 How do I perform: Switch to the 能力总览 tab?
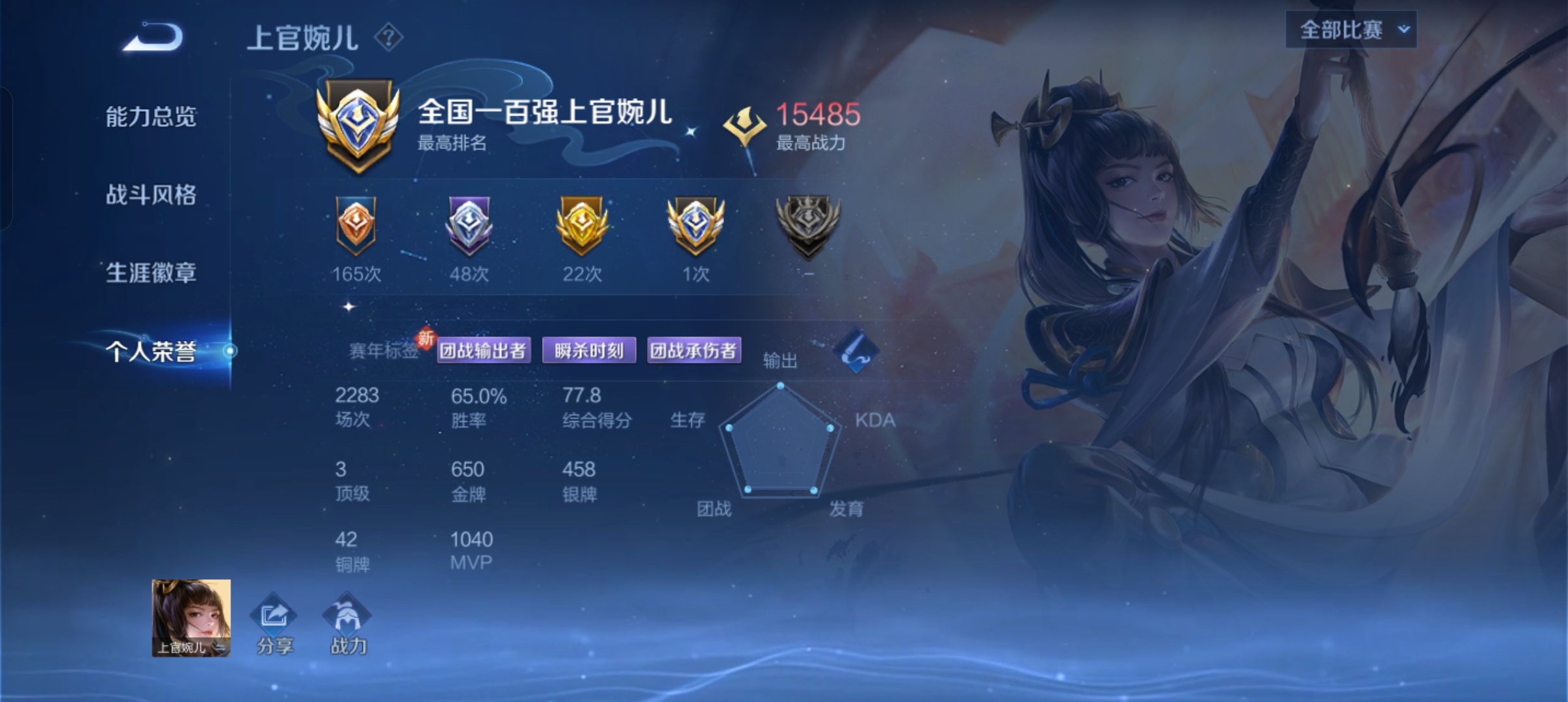click(150, 117)
